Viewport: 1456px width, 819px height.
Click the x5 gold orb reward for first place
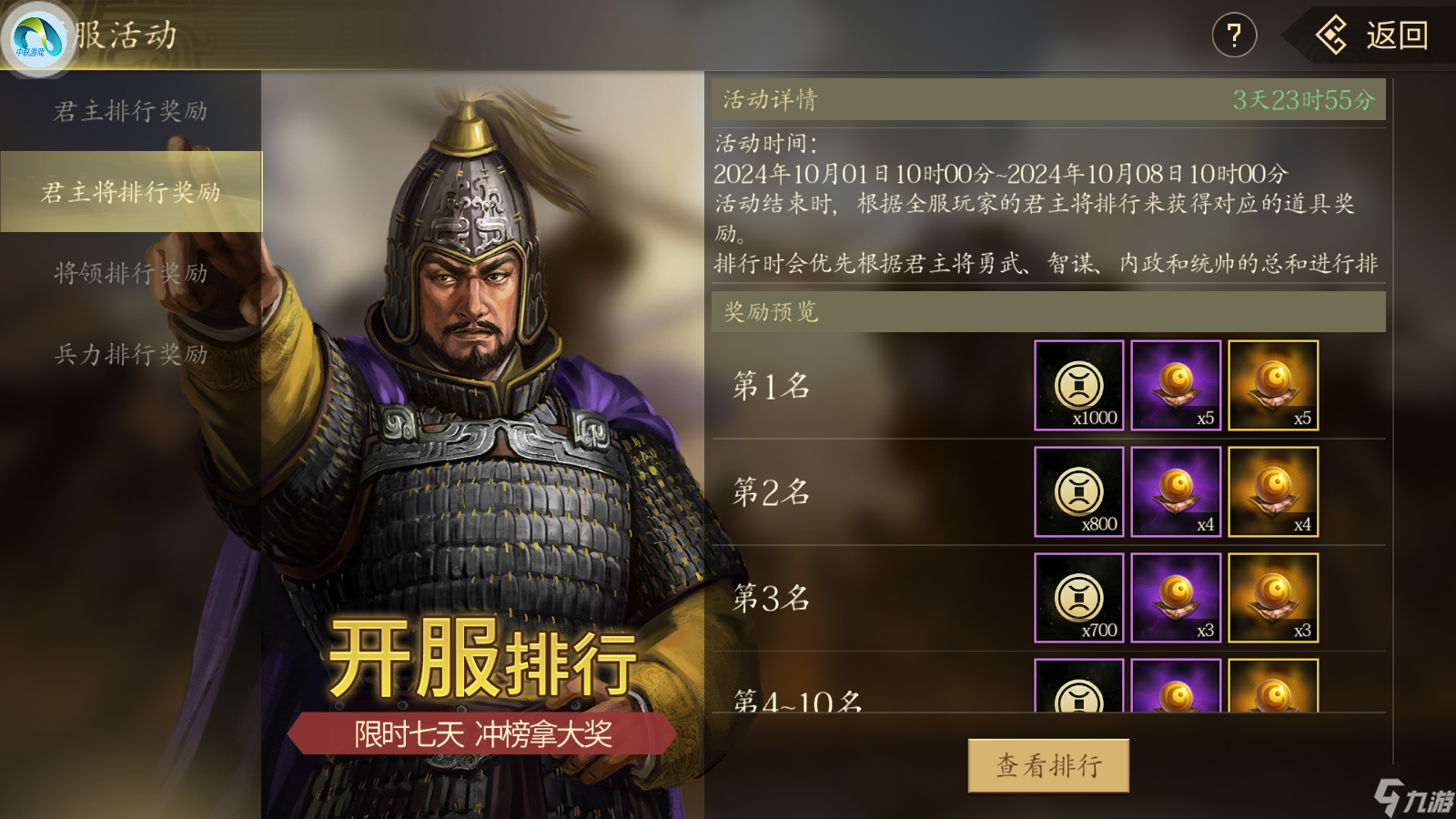[1272, 386]
